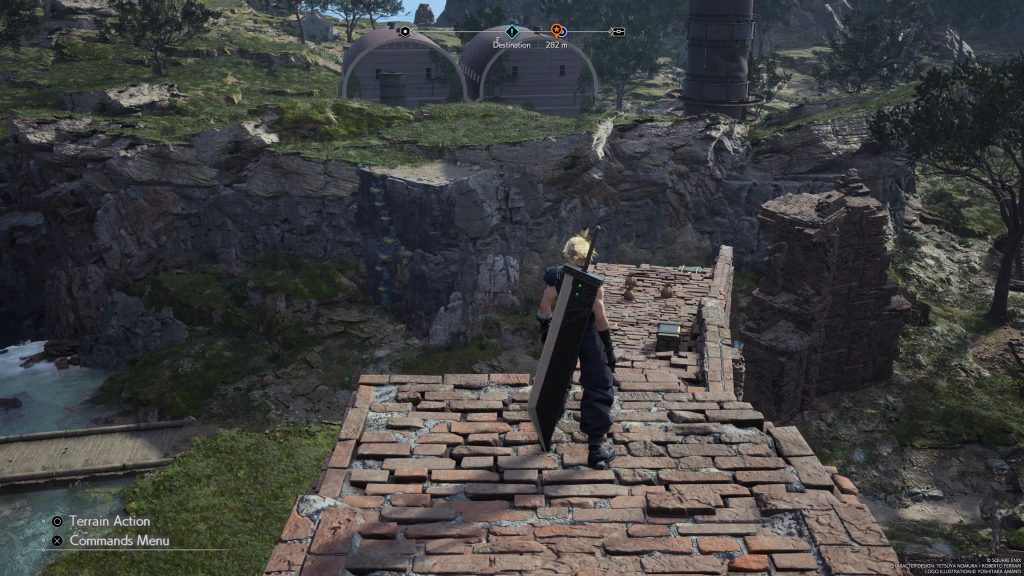This screenshot has width=1024, height=576.
Task: Select the teal Destination marker on the compass
Action: point(512,31)
